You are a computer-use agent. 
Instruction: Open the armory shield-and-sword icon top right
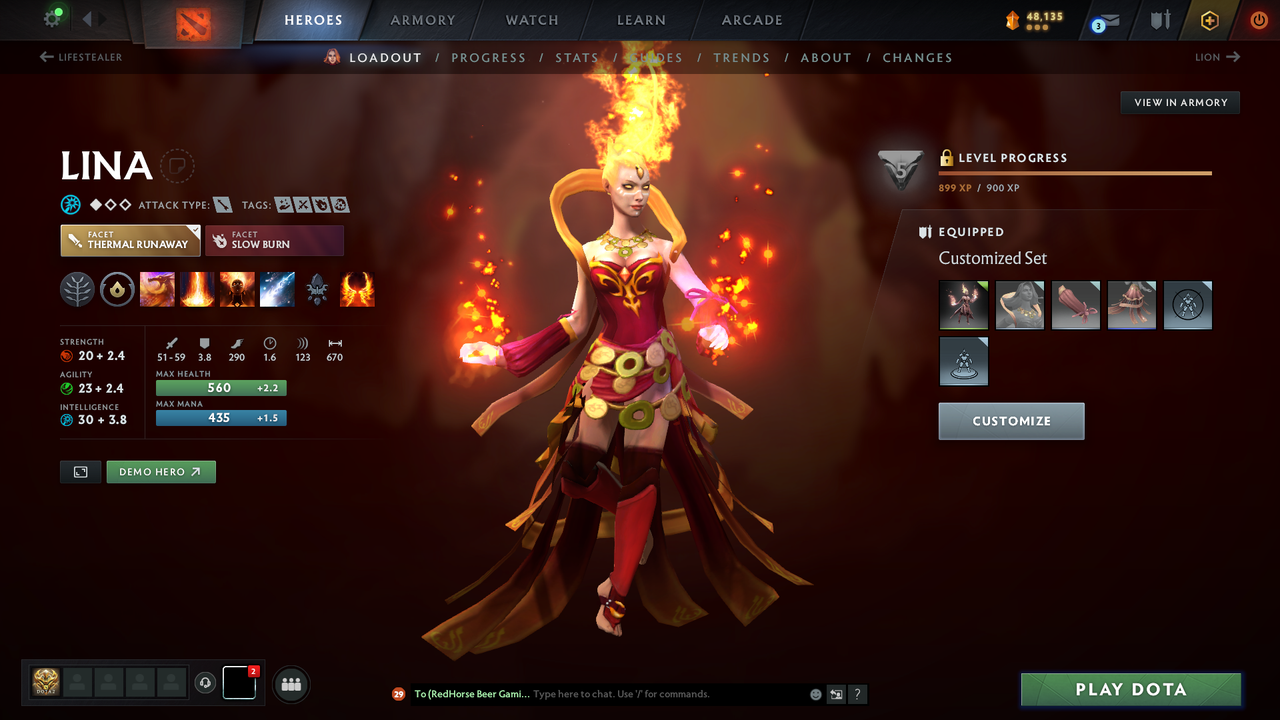1157,19
